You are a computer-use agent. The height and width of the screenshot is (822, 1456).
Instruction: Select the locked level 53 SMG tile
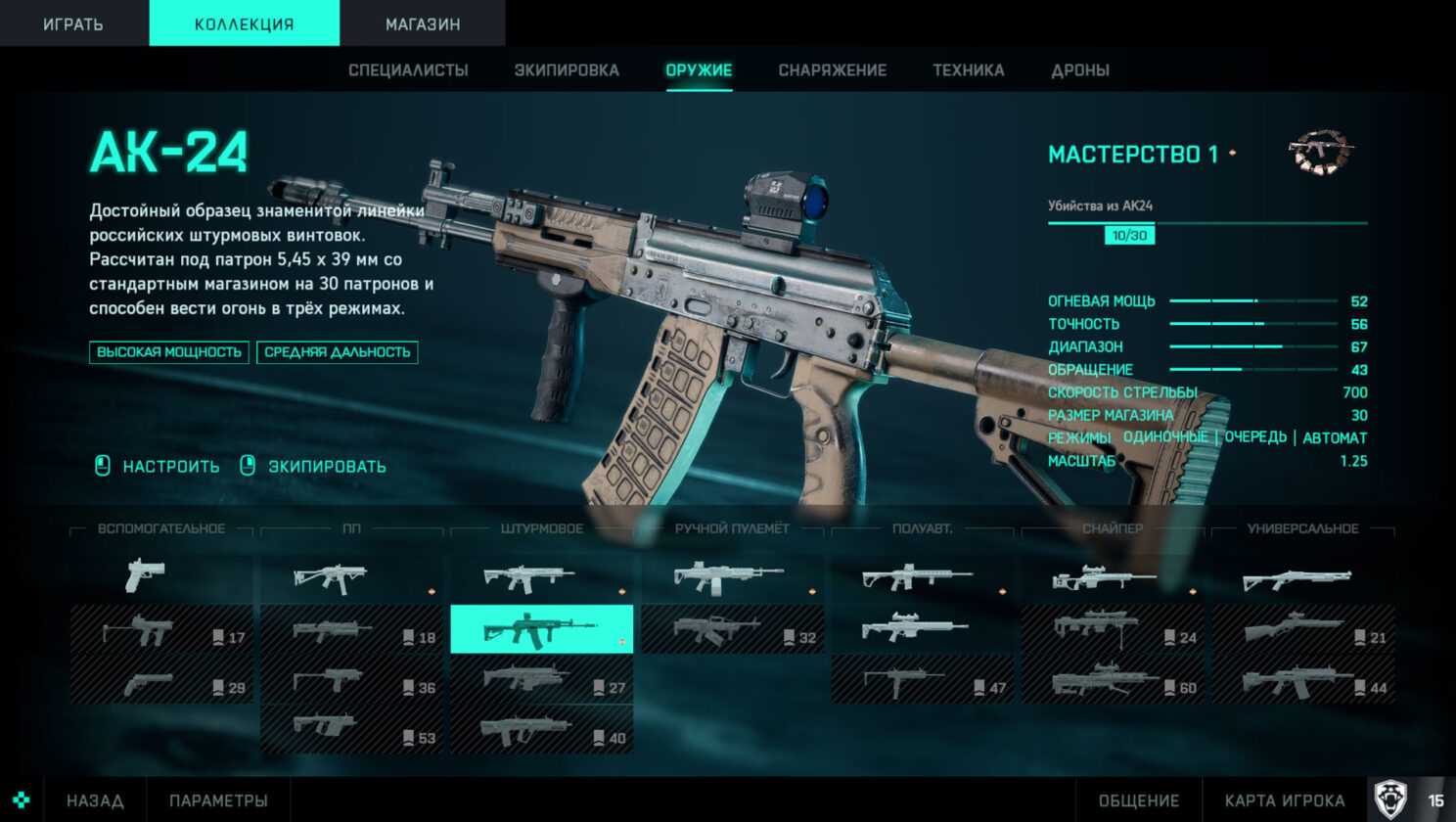click(351, 730)
